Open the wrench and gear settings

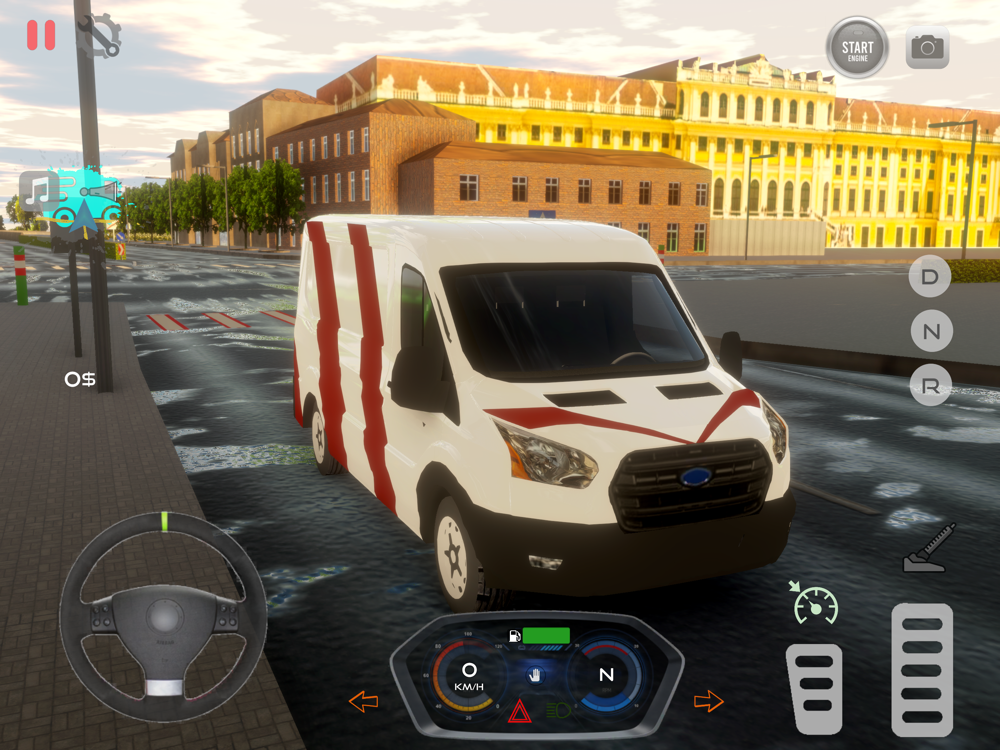pyautogui.click(x=100, y=37)
